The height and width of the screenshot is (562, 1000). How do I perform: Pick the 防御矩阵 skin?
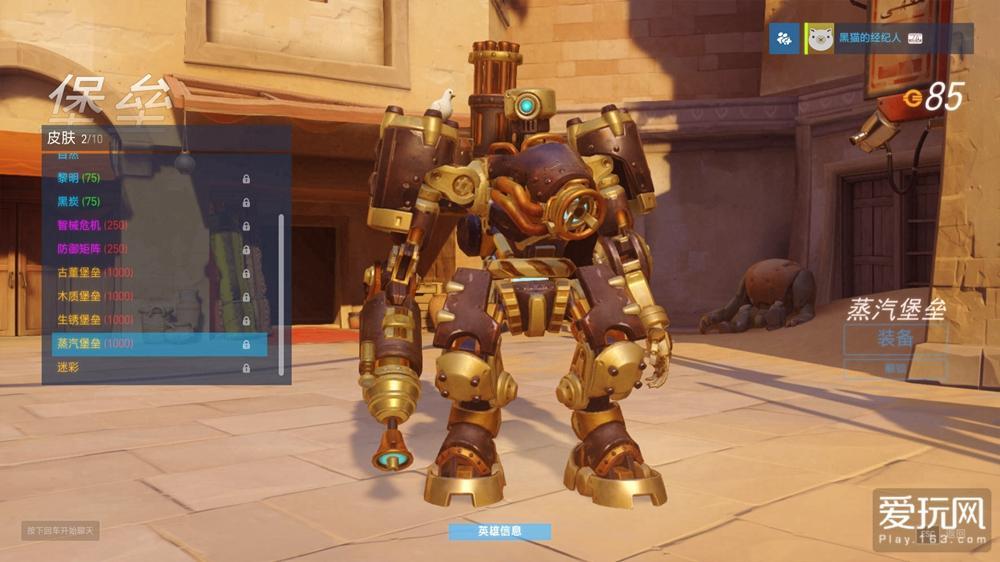coord(150,249)
